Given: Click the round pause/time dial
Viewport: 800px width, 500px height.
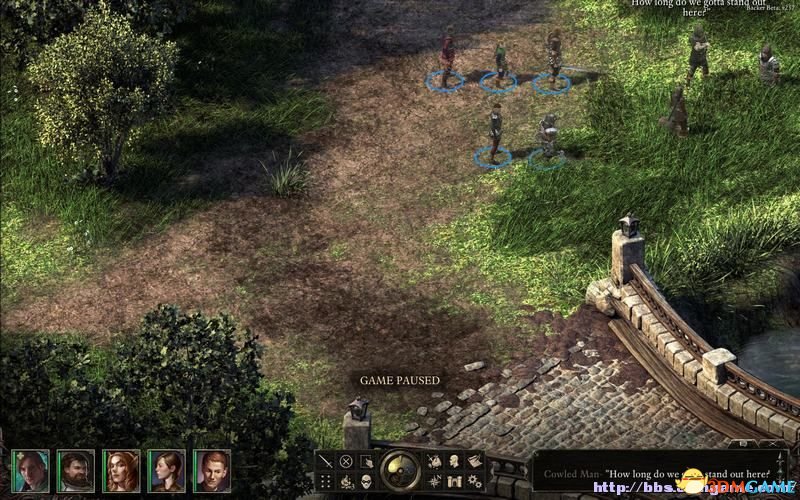Looking at the screenshot, I should pyautogui.click(x=400, y=470).
